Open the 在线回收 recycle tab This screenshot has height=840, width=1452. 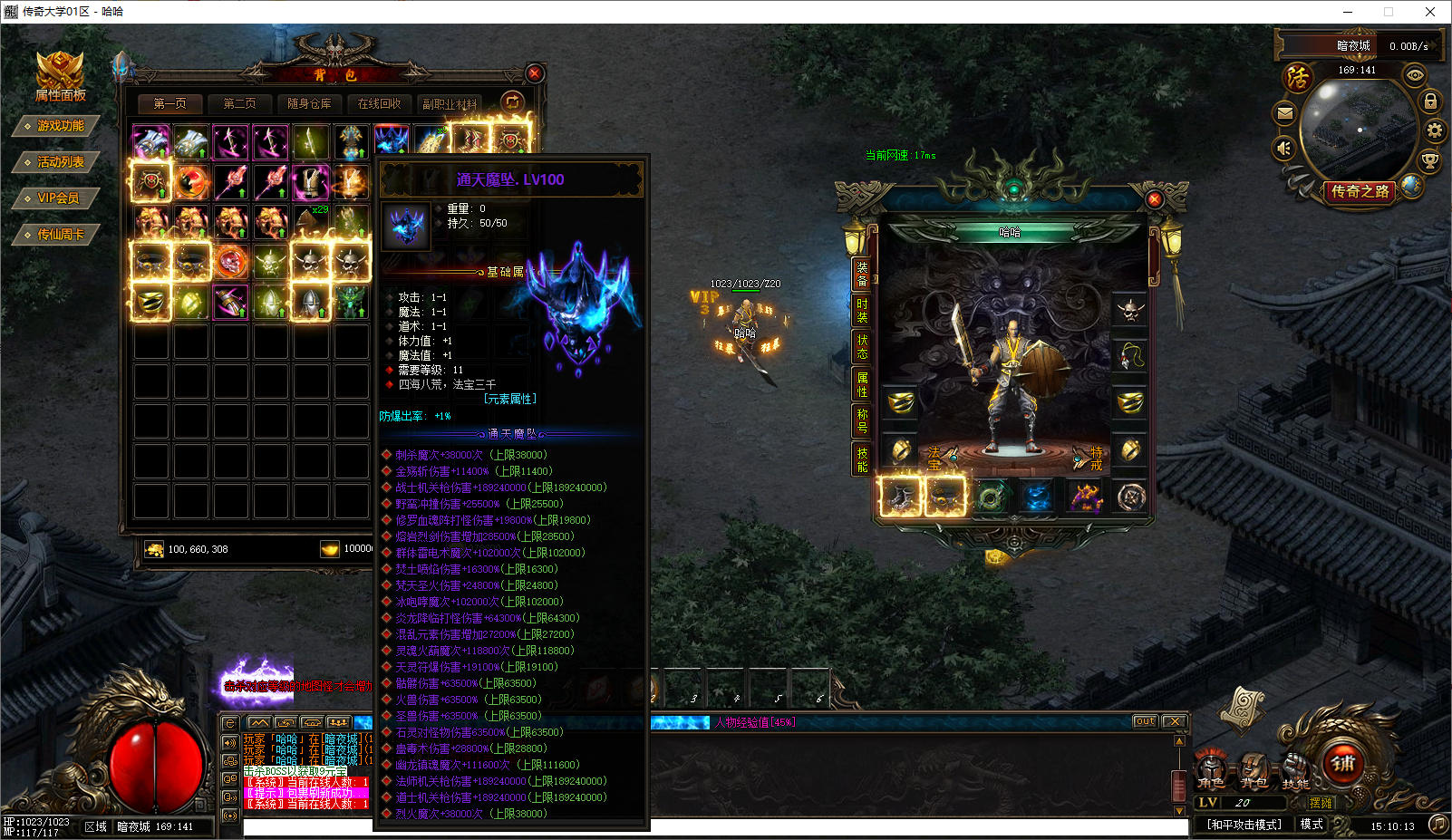click(x=379, y=104)
